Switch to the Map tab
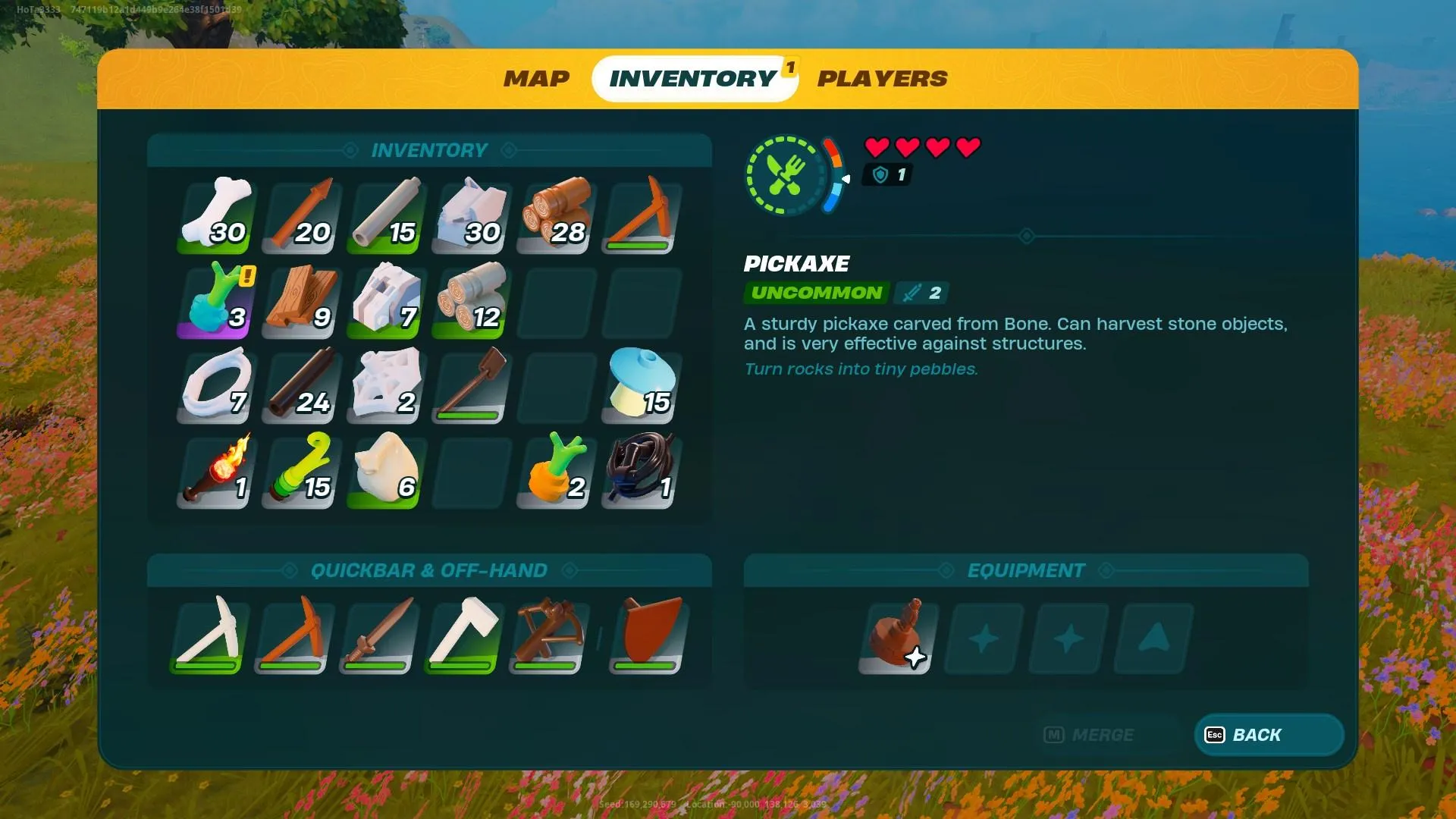1456x819 pixels. 536,79
